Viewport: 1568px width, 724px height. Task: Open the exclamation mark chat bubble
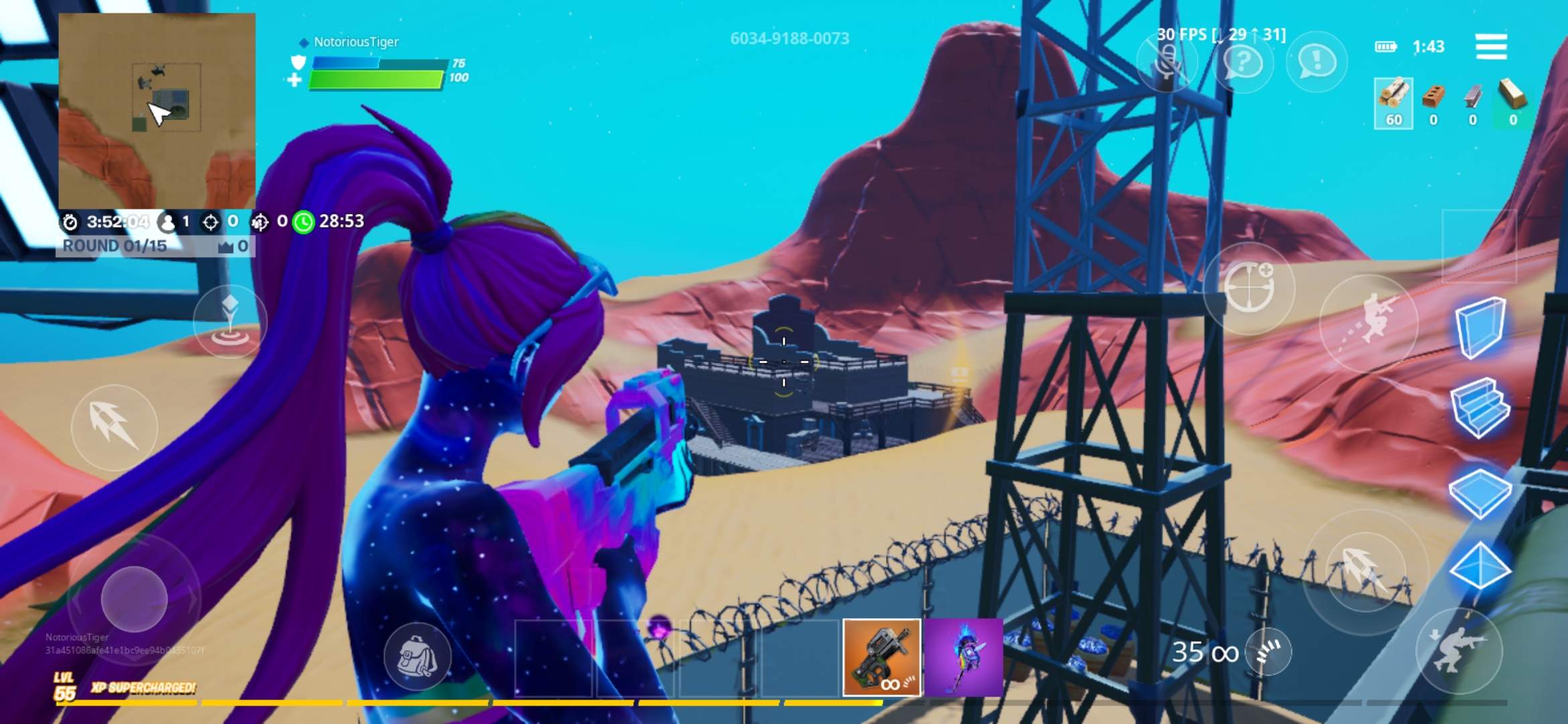[x=1316, y=62]
